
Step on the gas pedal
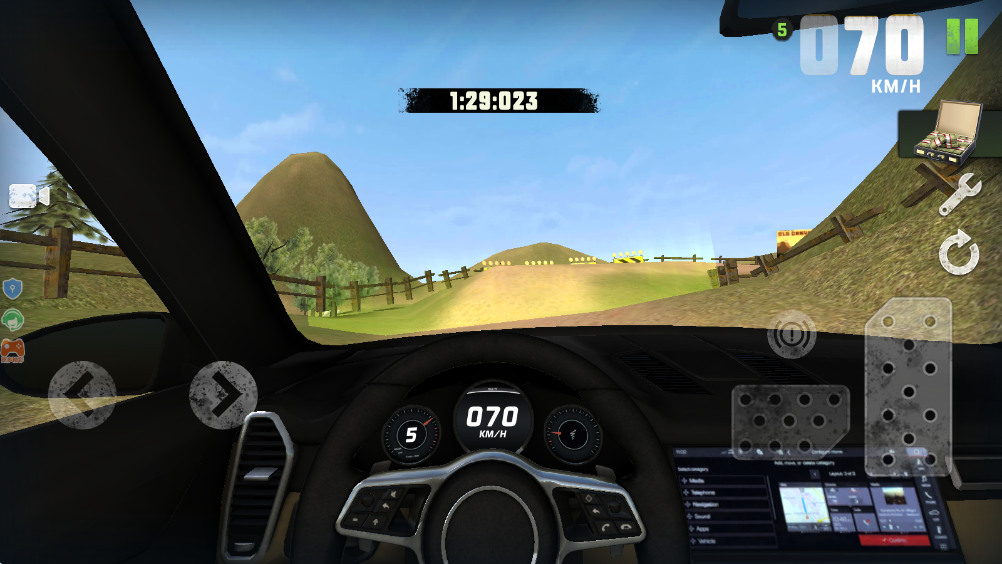point(907,385)
